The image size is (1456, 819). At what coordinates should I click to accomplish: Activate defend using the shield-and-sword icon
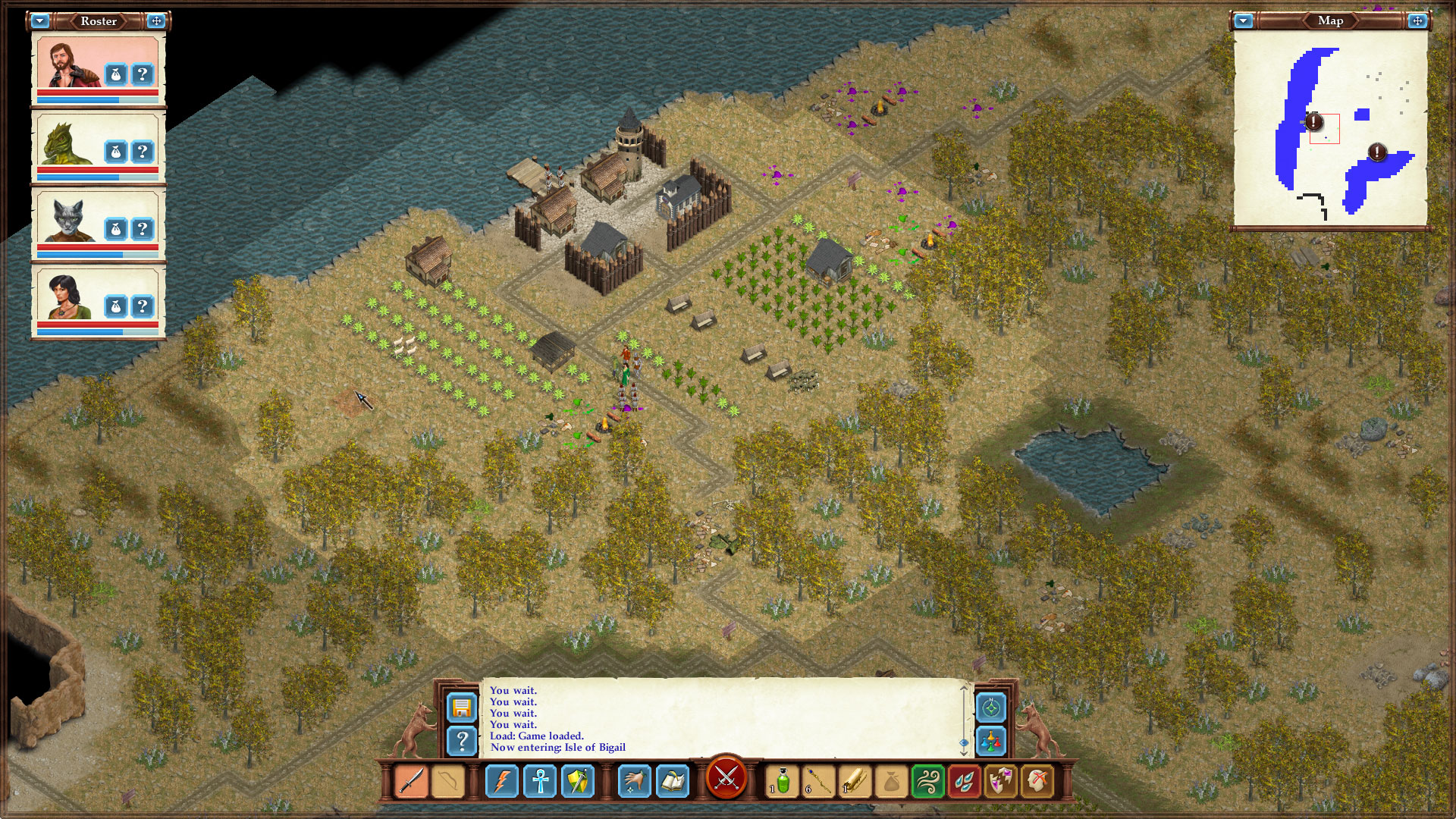point(576,780)
